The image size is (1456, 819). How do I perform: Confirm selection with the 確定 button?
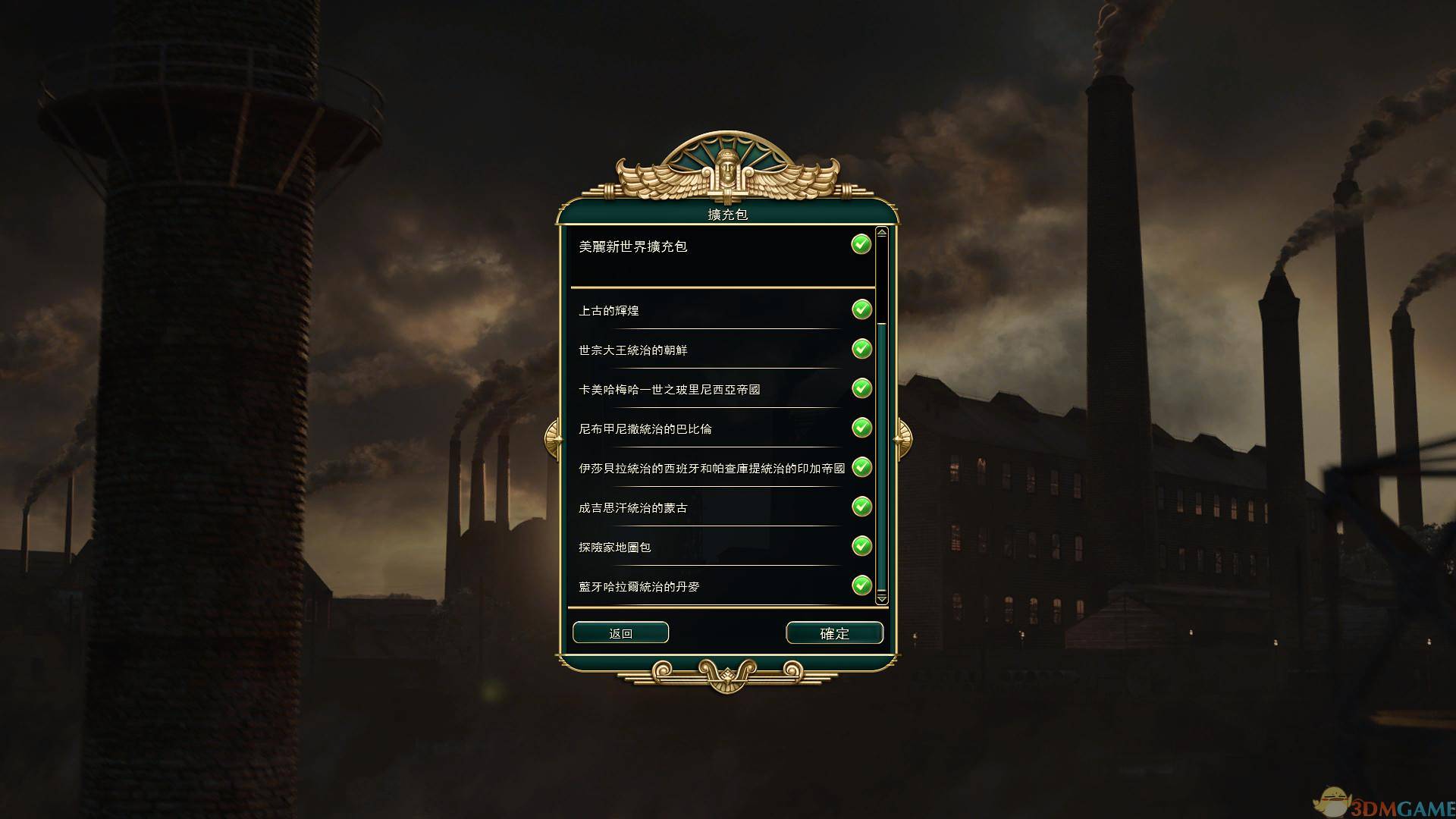(x=834, y=633)
